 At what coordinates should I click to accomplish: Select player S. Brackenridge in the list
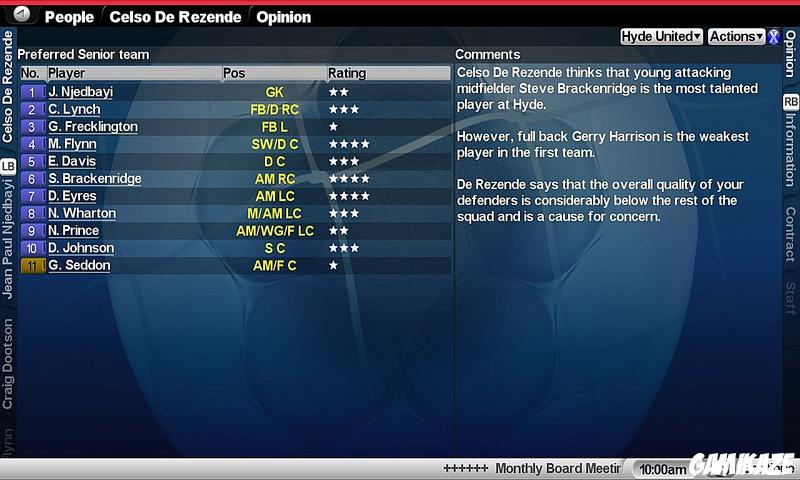(94, 179)
